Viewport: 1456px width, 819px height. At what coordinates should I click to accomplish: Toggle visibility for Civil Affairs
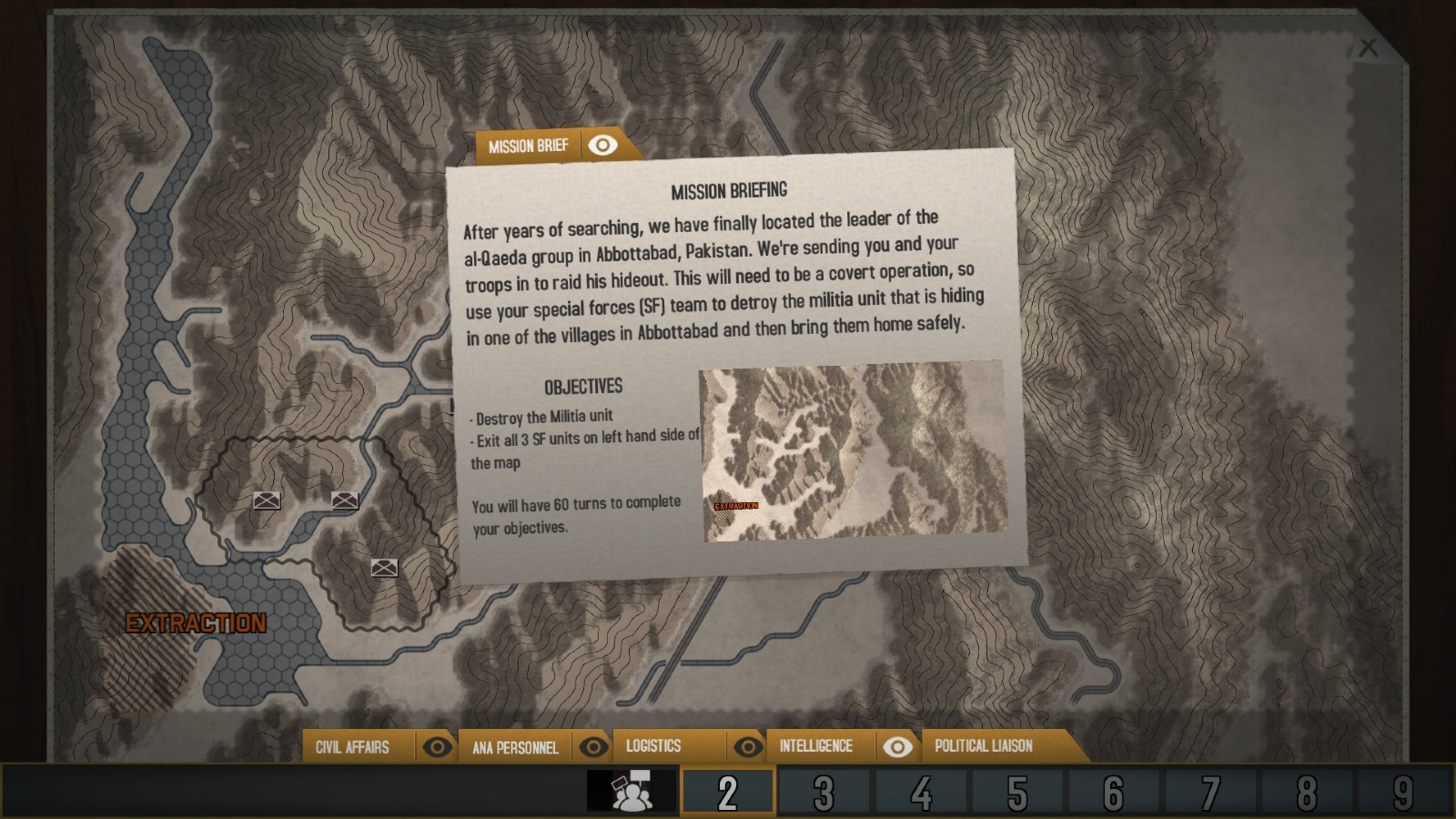(x=439, y=746)
